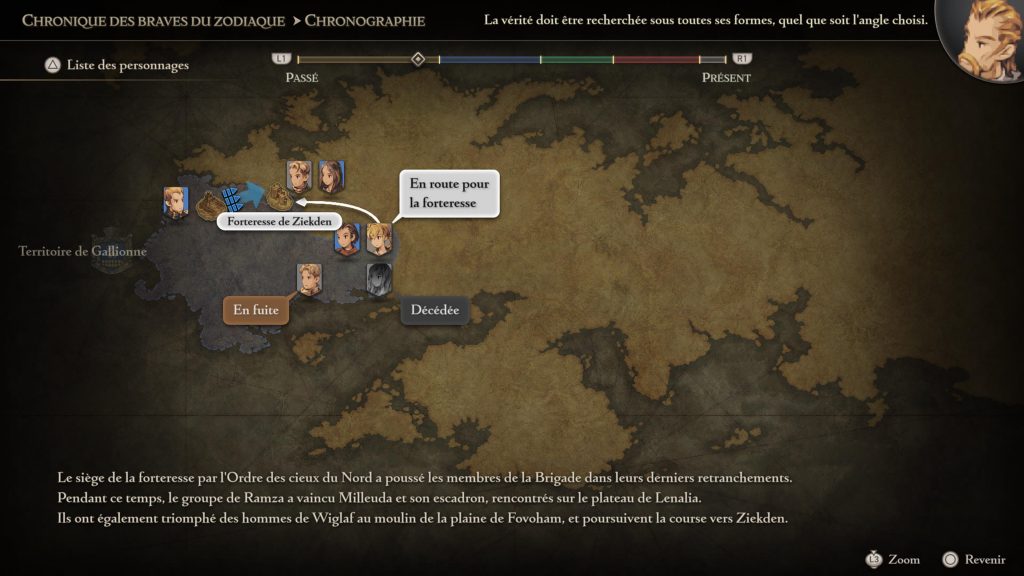Open the Liste des personnages

pos(117,66)
